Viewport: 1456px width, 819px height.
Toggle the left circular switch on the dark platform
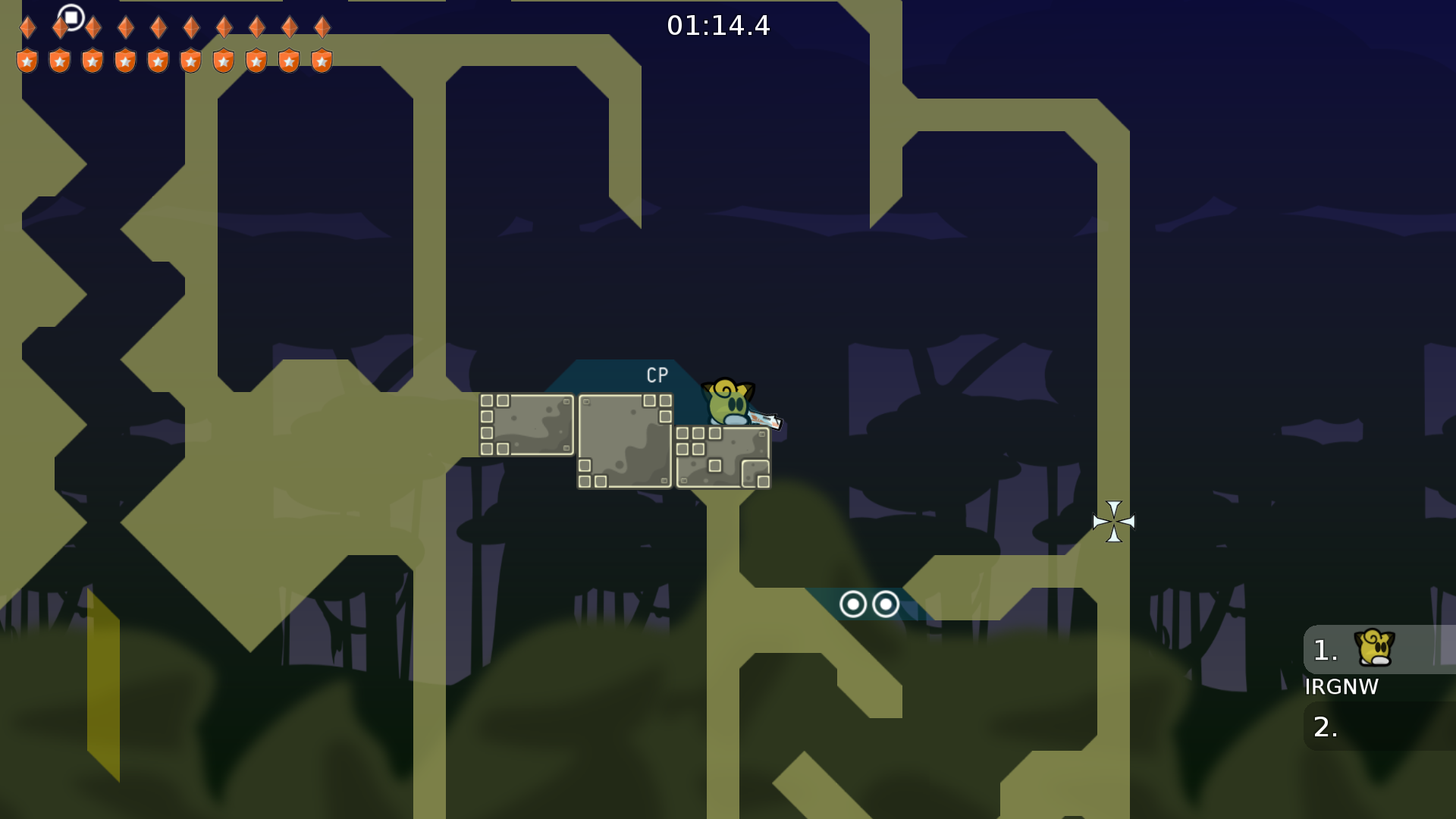click(x=855, y=604)
